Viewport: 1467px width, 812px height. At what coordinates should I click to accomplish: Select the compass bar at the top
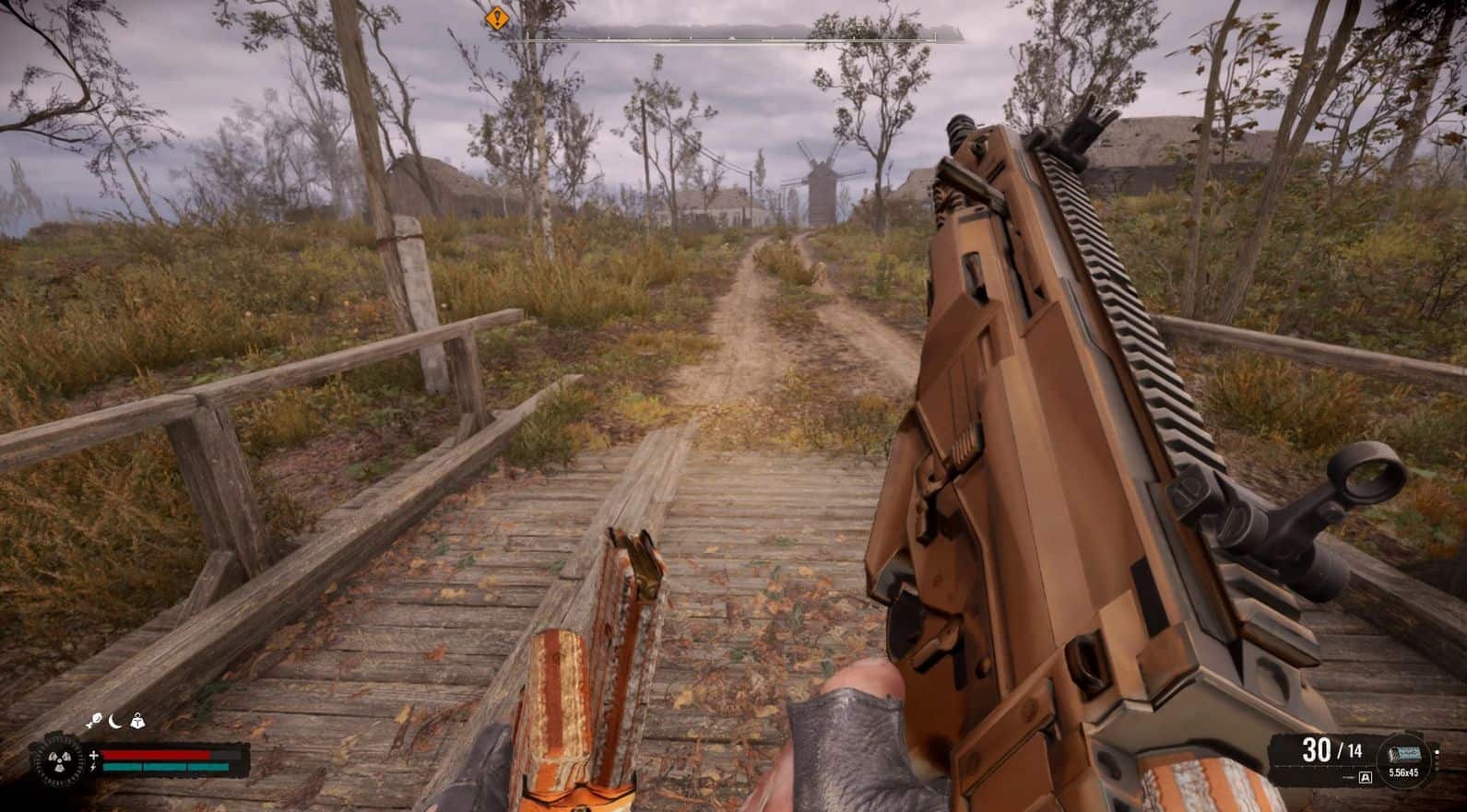pyautogui.click(x=728, y=38)
